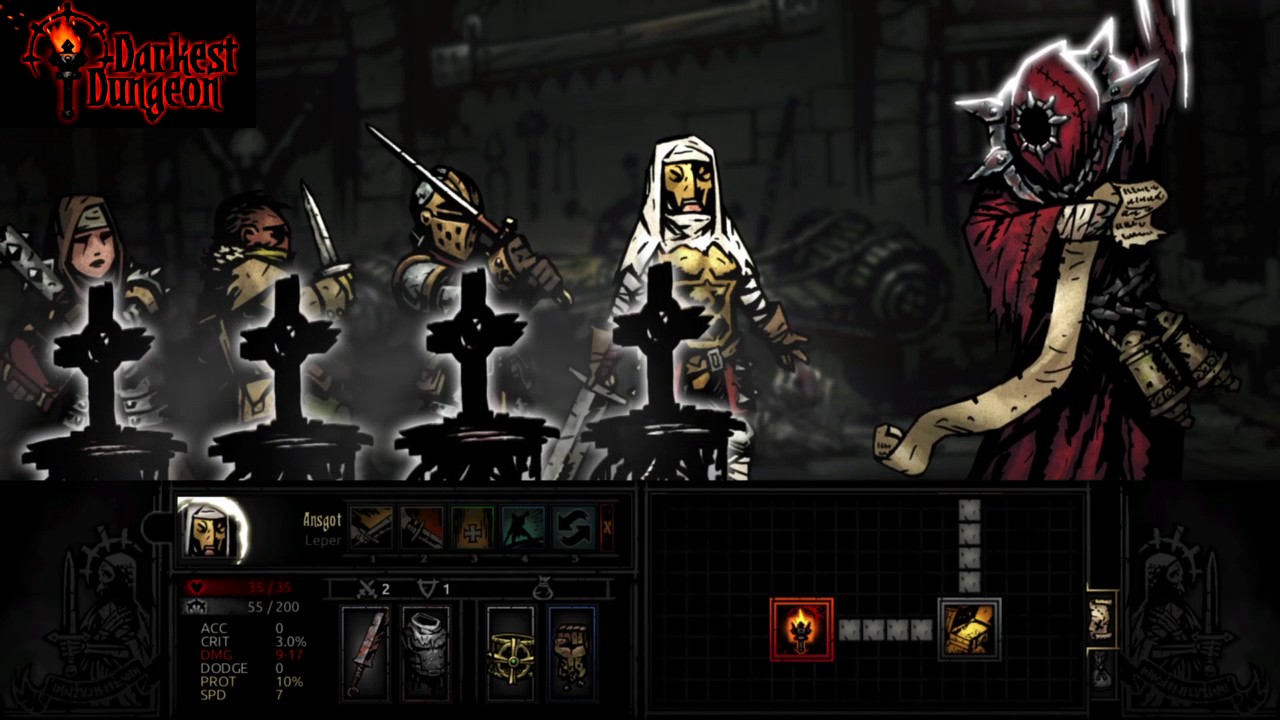Select the swap position arrows skill

(574, 527)
